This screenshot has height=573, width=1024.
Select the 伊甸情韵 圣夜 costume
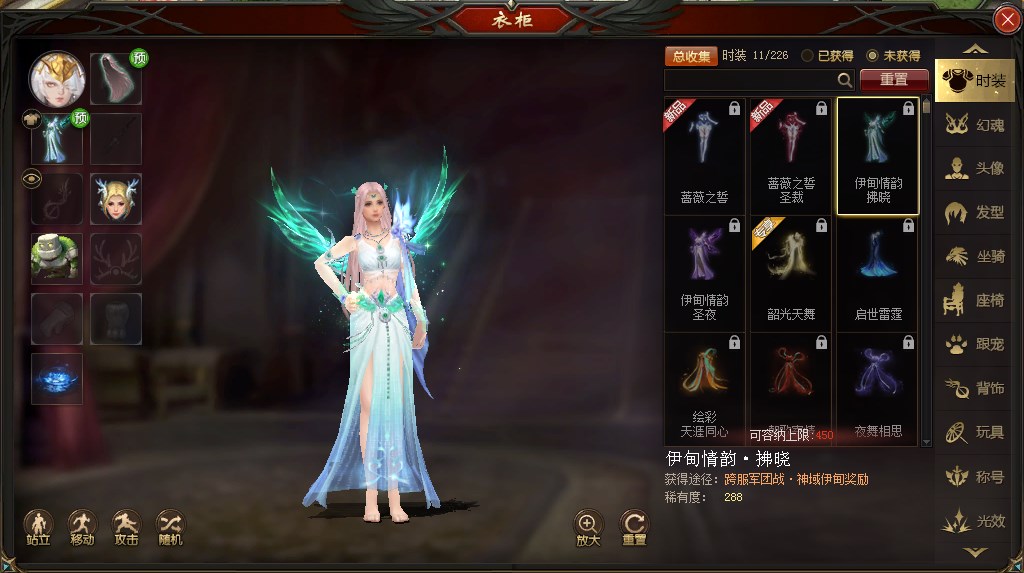coord(705,272)
